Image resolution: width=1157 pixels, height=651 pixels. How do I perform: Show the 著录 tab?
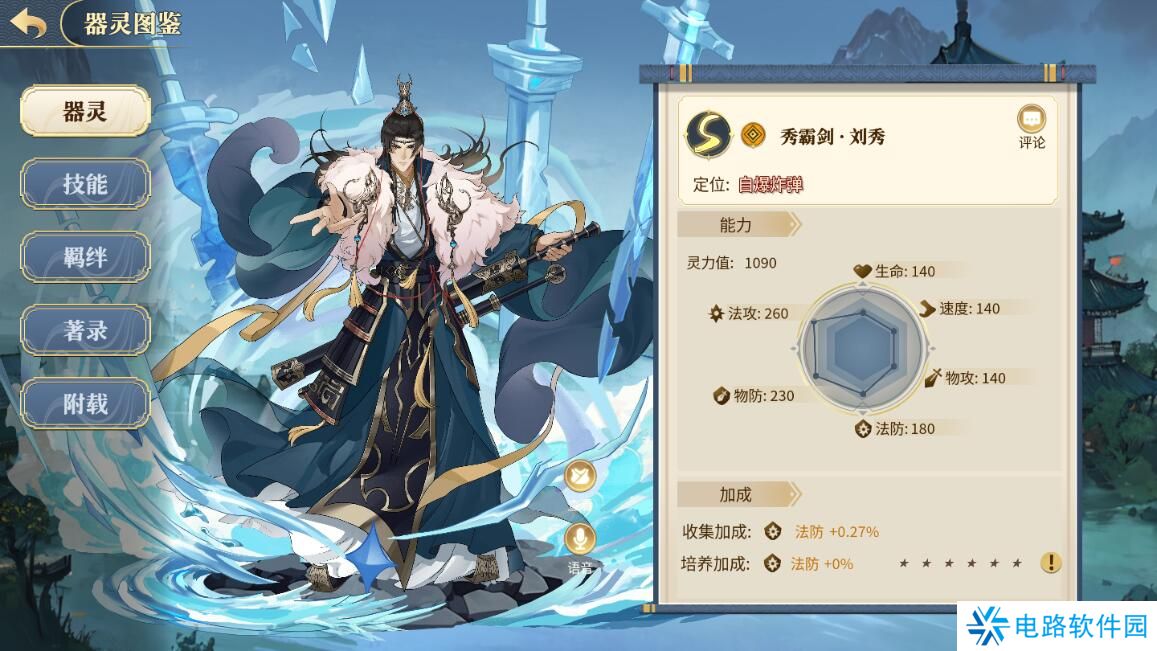tap(85, 331)
